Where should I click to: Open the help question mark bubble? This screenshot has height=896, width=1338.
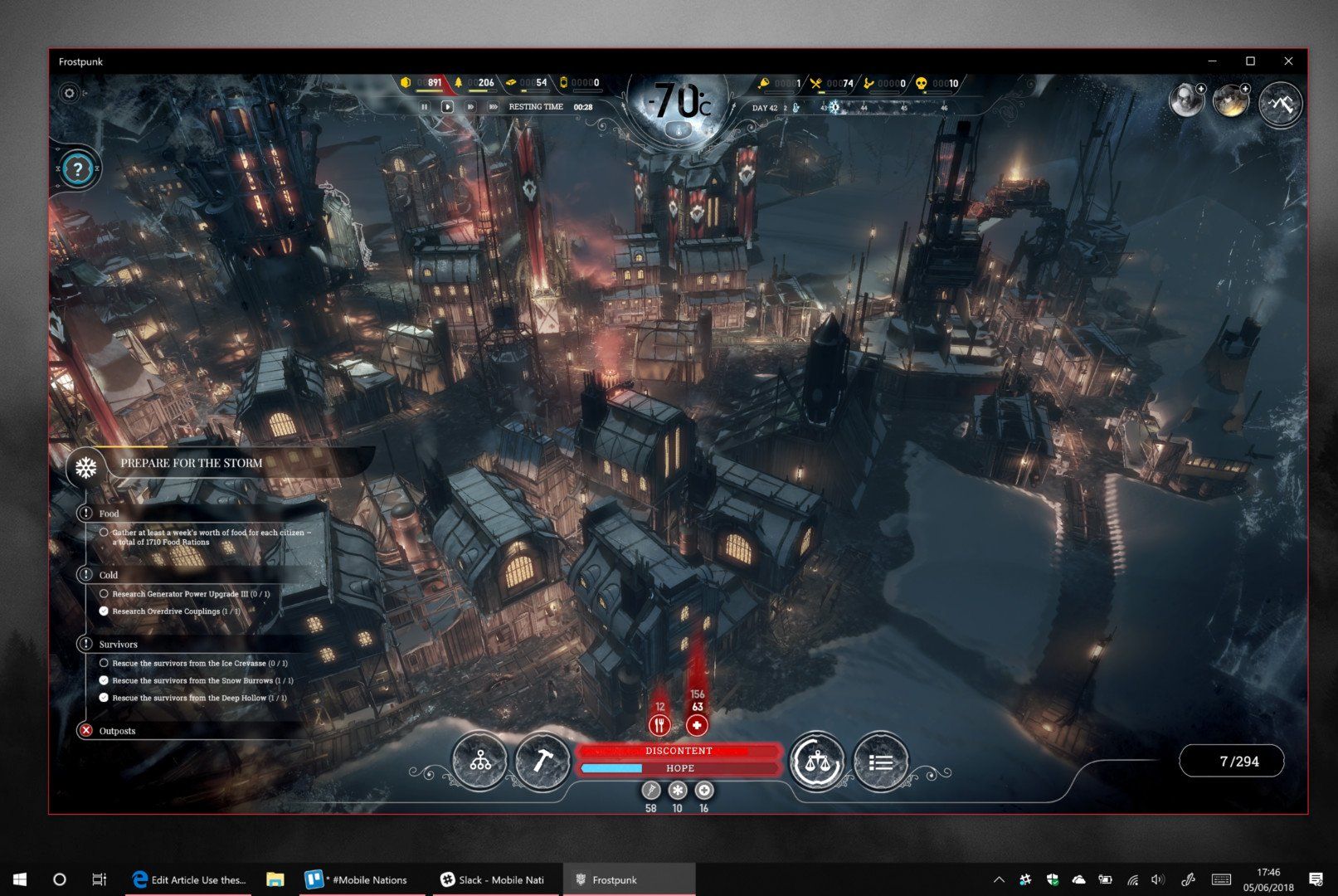[76, 169]
